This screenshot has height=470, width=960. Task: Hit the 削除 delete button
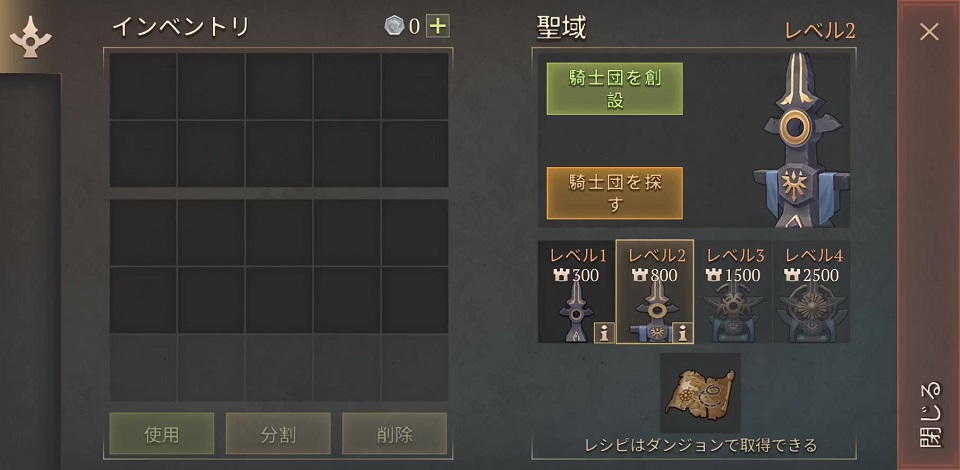pos(393,434)
